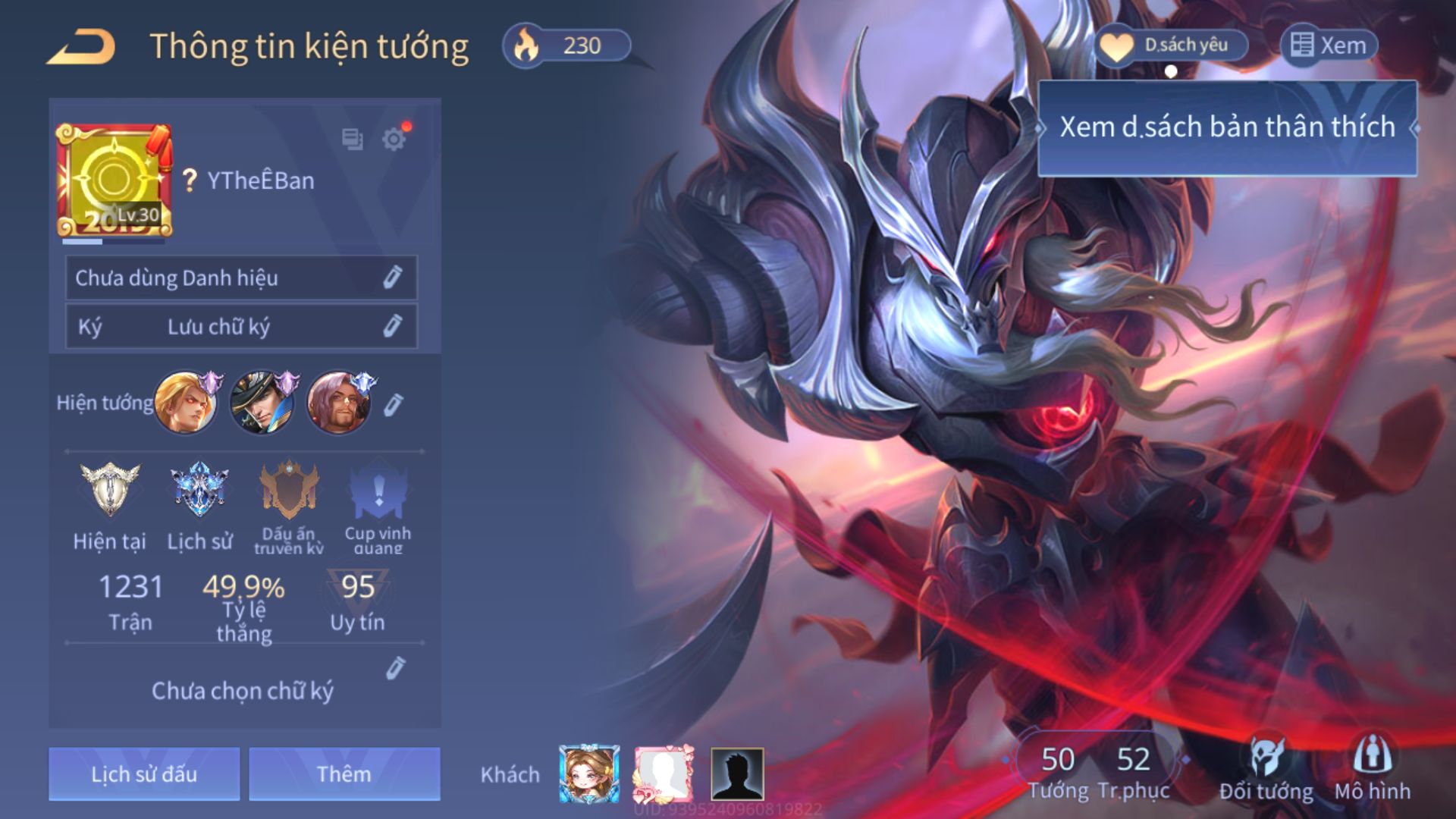
Task: Click the player avatar frame
Action: 114,180
